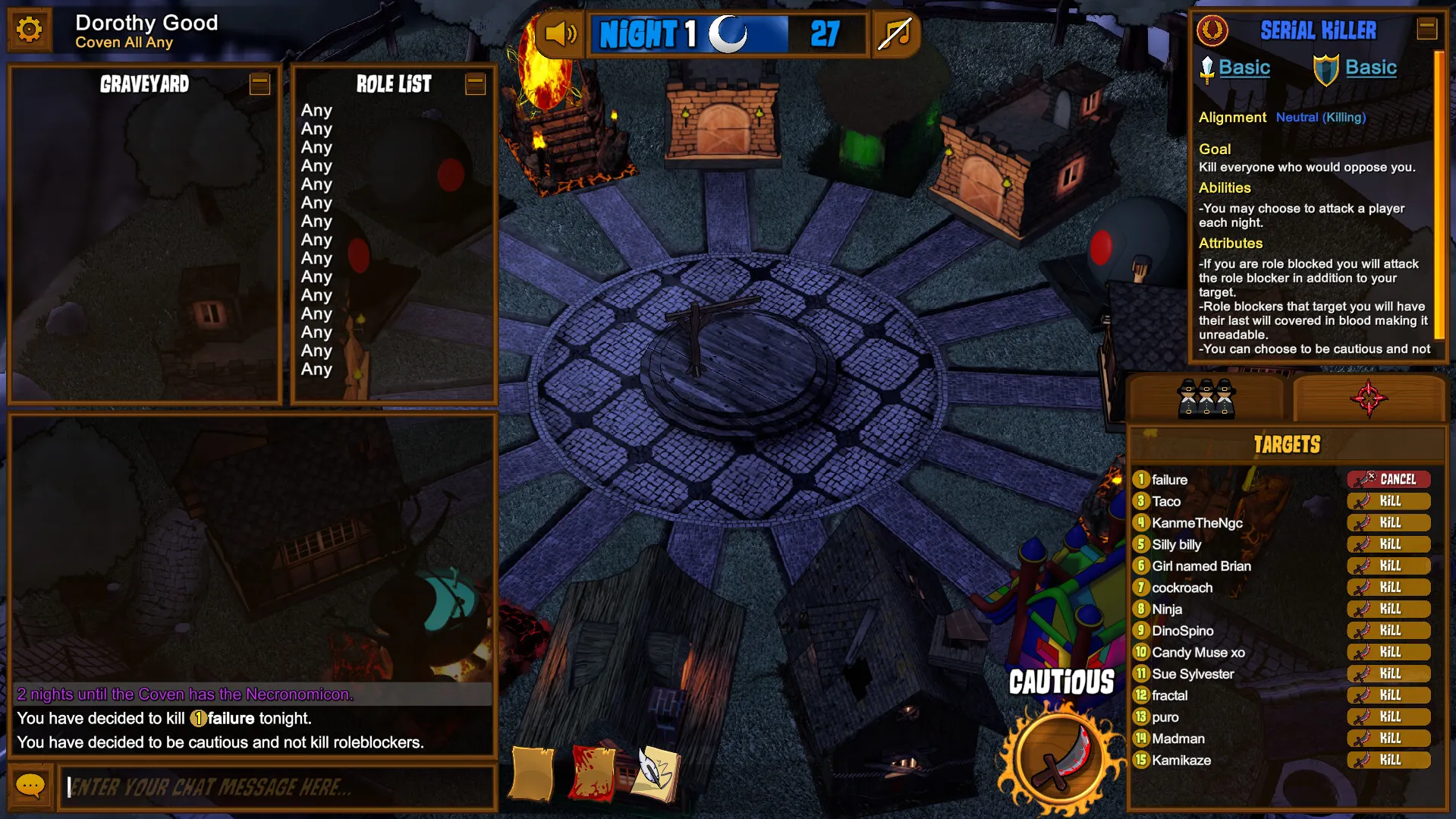
Task: Mute the game audio speaker
Action: [x=559, y=33]
